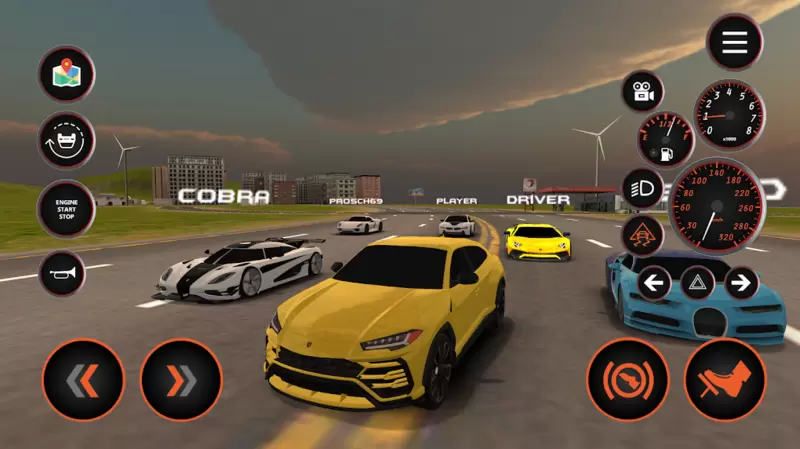Image resolution: width=800 pixels, height=449 pixels.
Task: Sound the horn button
Action: coord(62,273)
